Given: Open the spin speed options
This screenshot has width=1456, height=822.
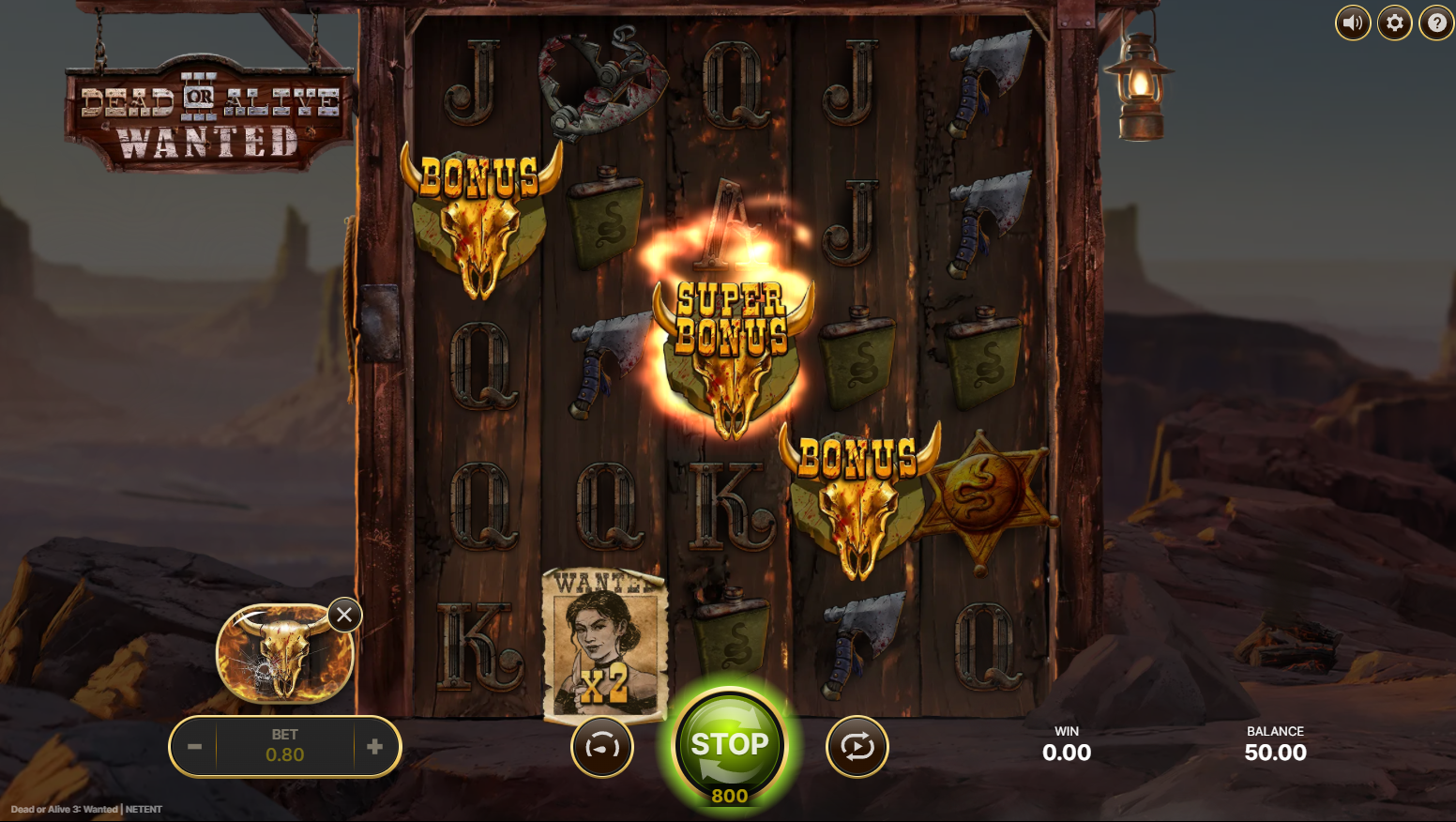Looking at the screenshot, I should click(x=603, y=746).
